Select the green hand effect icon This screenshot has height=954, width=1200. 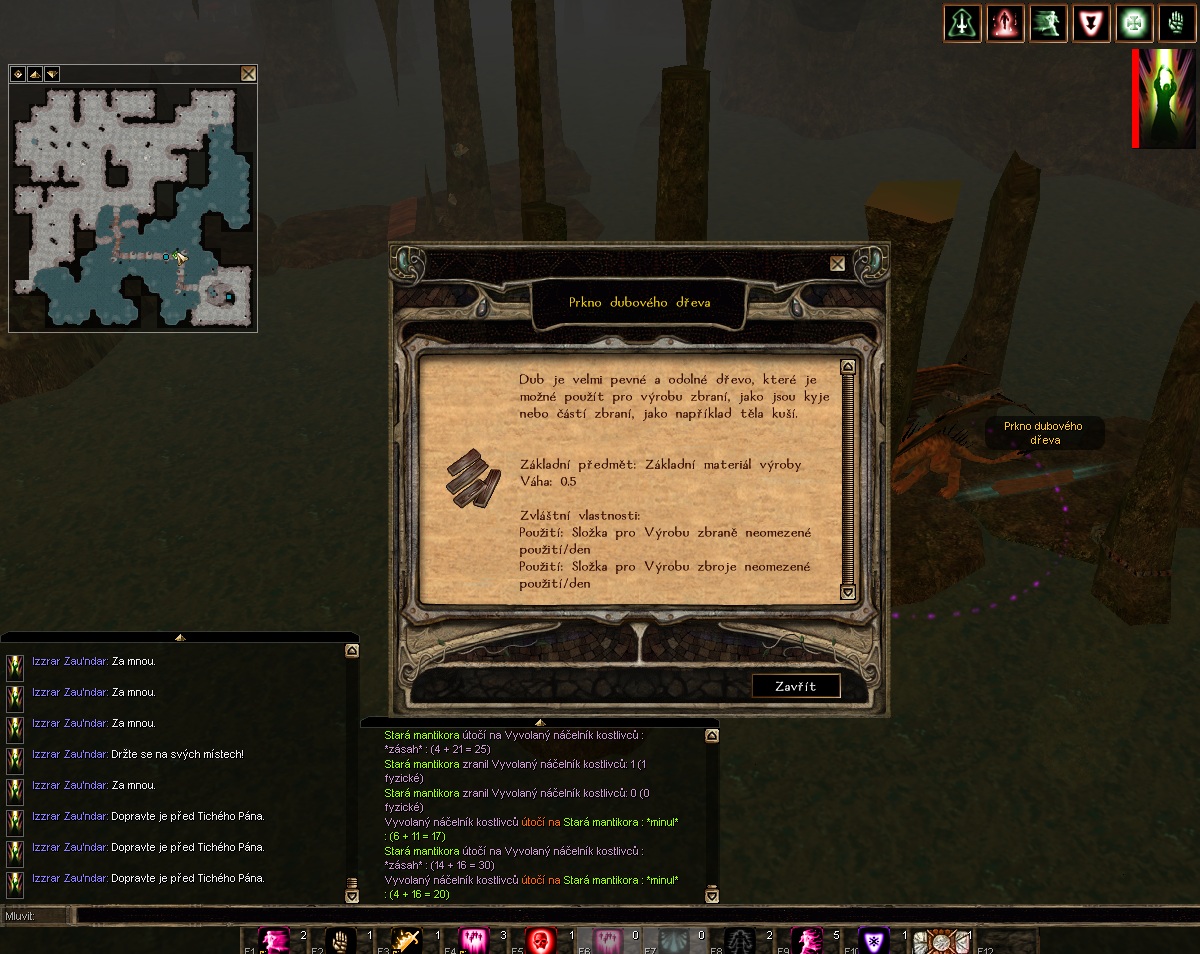point(1177,23)
